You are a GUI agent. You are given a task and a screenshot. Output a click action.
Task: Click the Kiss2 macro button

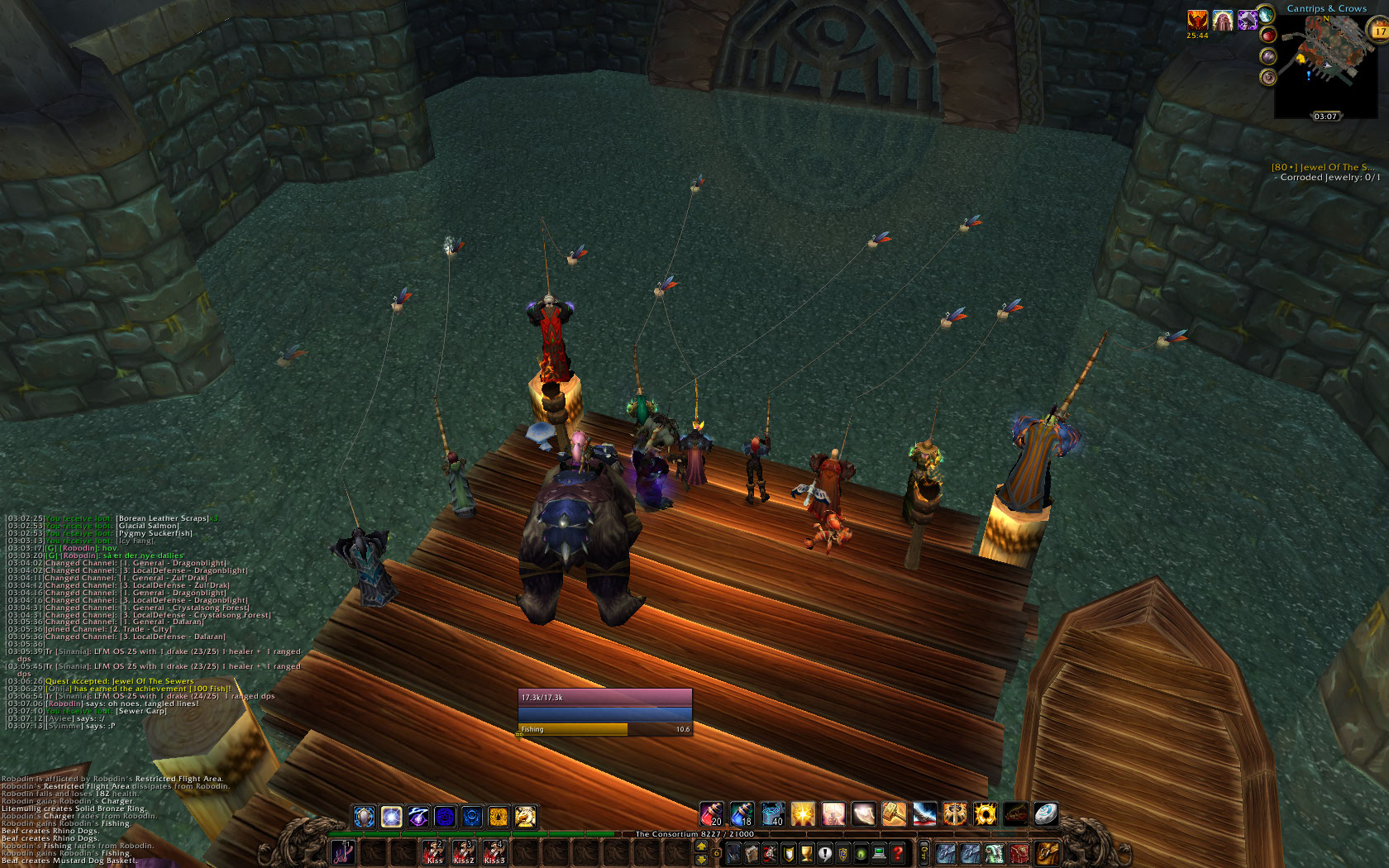pos(464,852)
